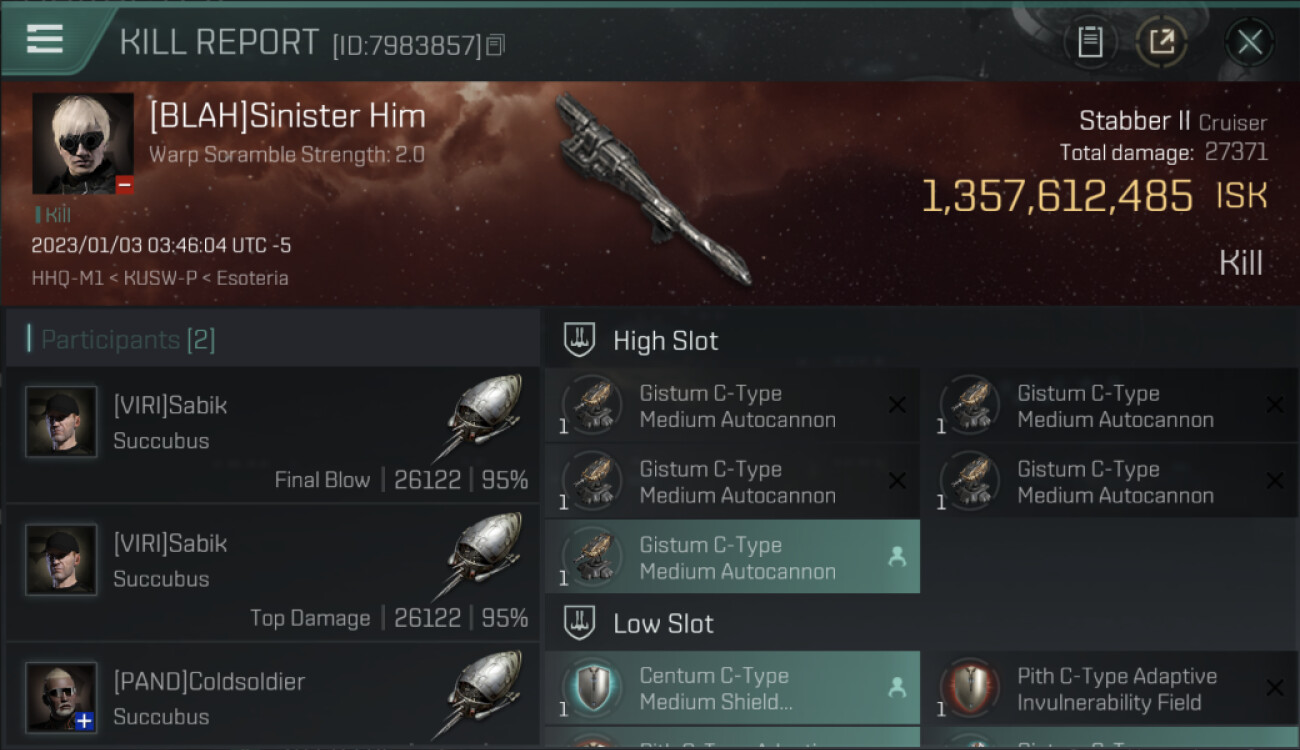Open the hamburger menu
Screen dimensions: 1300x750
[x=45, y=39]
